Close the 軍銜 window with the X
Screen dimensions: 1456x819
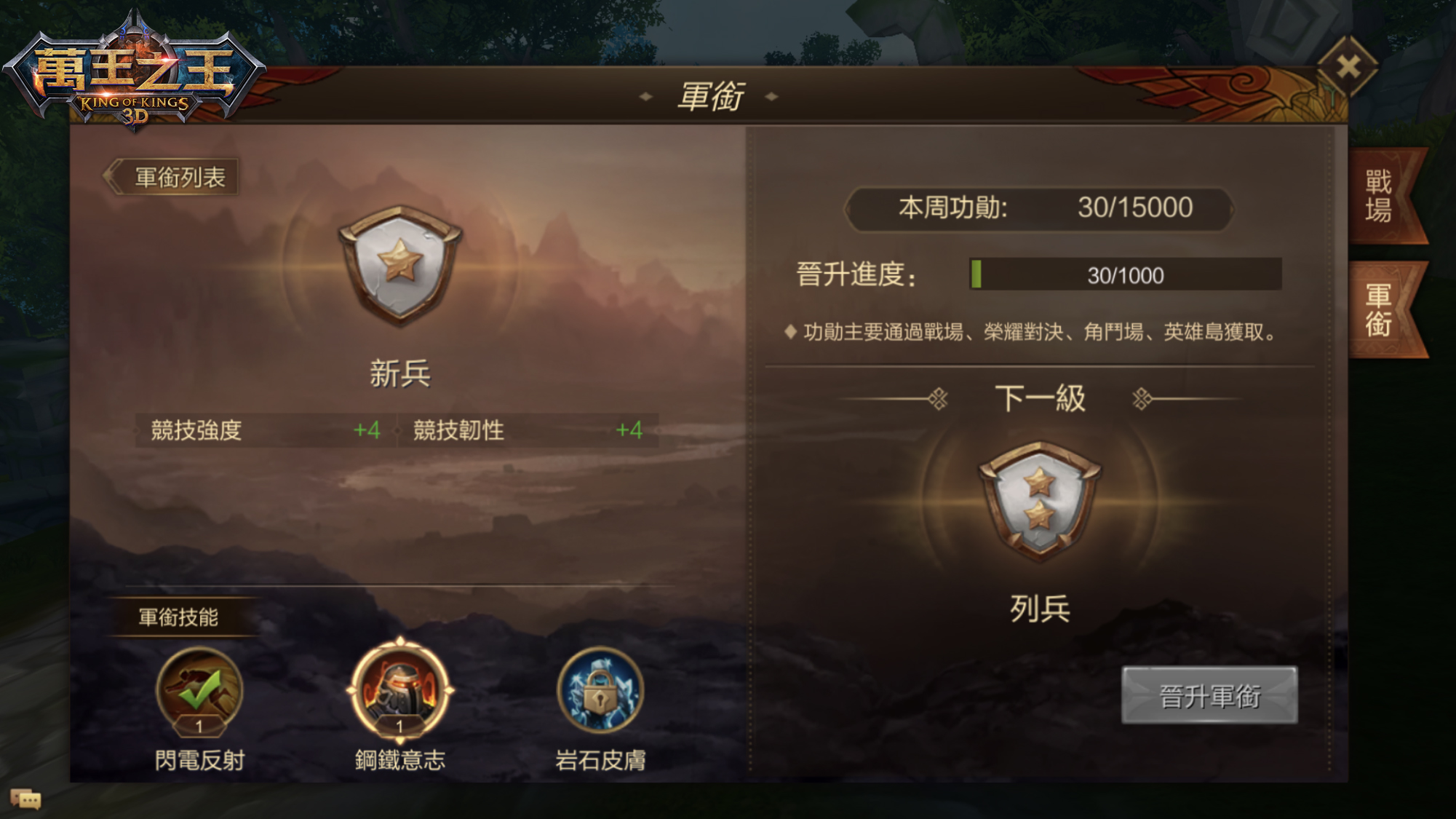click(1350, 66)
